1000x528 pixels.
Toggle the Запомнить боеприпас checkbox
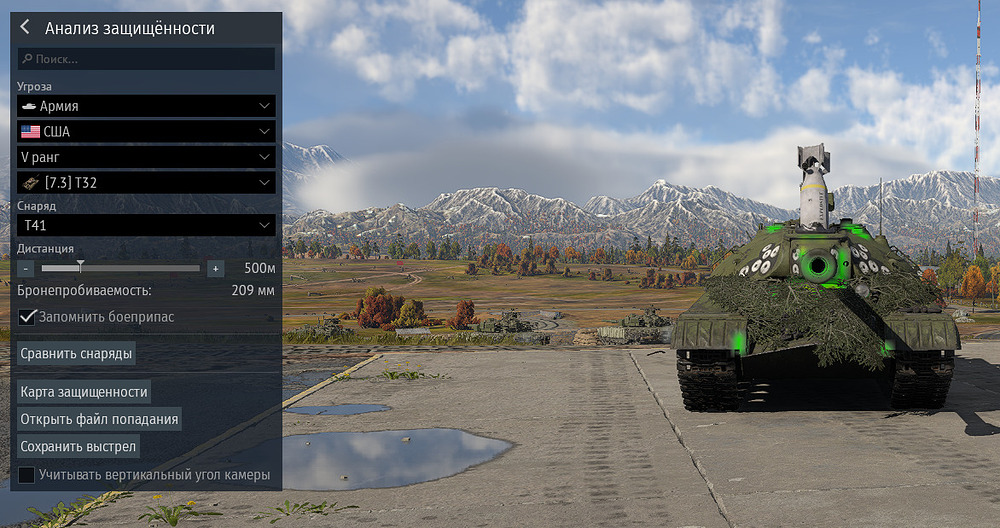(x=27, y=317)
